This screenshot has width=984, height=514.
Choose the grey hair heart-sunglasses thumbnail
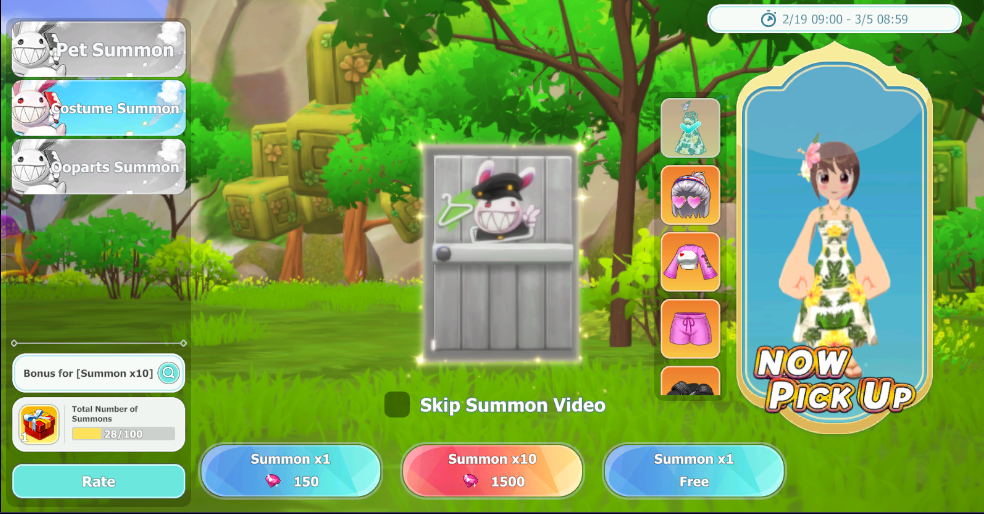point(690,195)
